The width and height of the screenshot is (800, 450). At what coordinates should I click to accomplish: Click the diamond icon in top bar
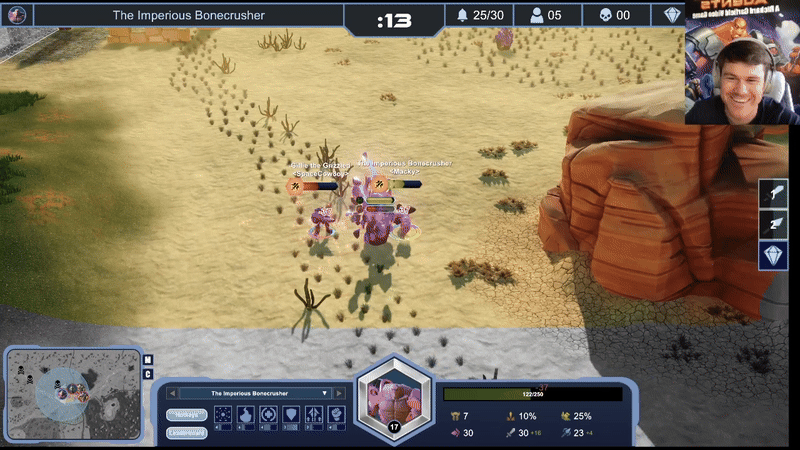[672, 15]
